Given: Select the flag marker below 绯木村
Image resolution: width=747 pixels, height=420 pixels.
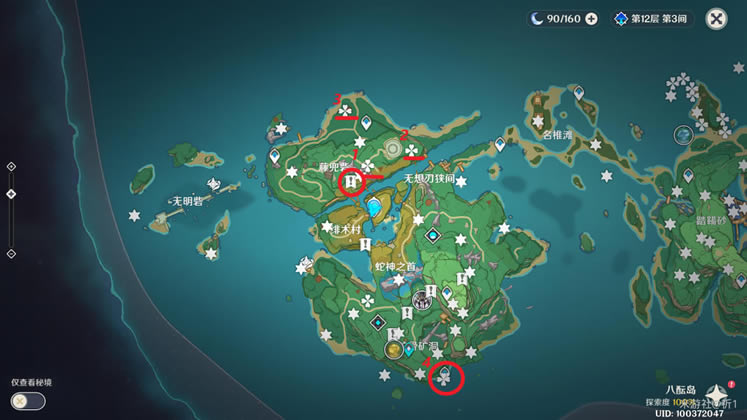Looking at the screenshot, I should [x=366, y=243].
